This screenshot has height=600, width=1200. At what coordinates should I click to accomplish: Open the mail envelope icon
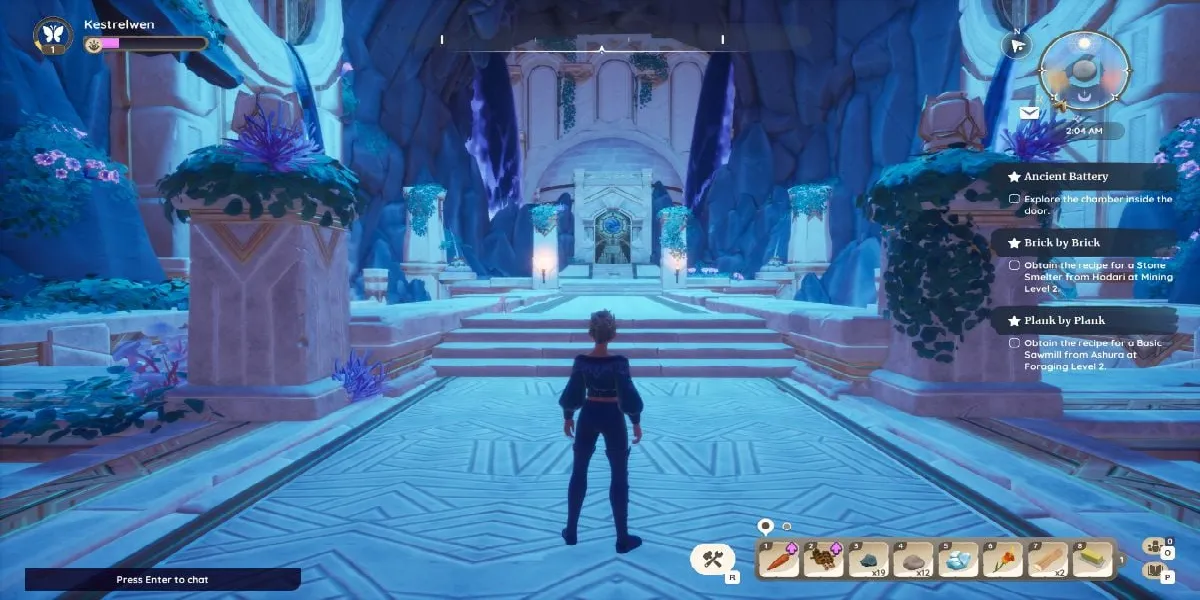(1029, 113)
